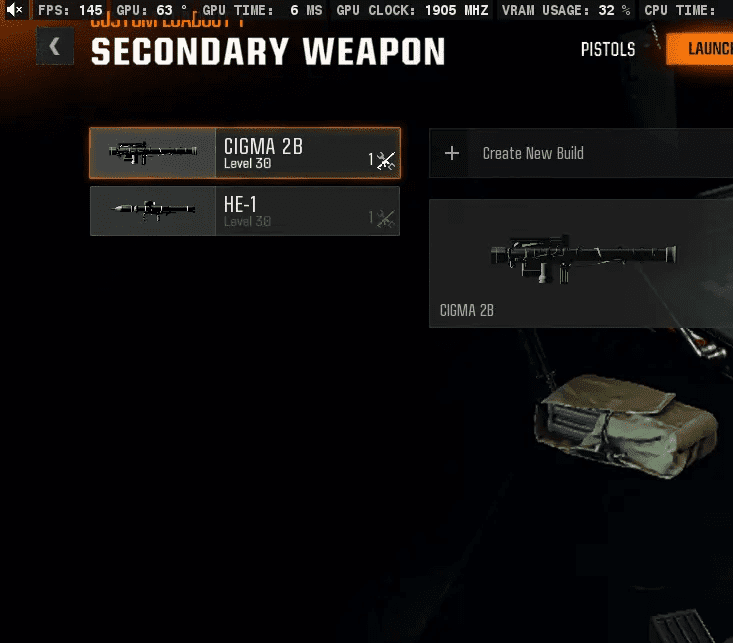Screen dimensions: 733x643
Task: Open the Launchers category tab
Action: [x=705, y=49]
